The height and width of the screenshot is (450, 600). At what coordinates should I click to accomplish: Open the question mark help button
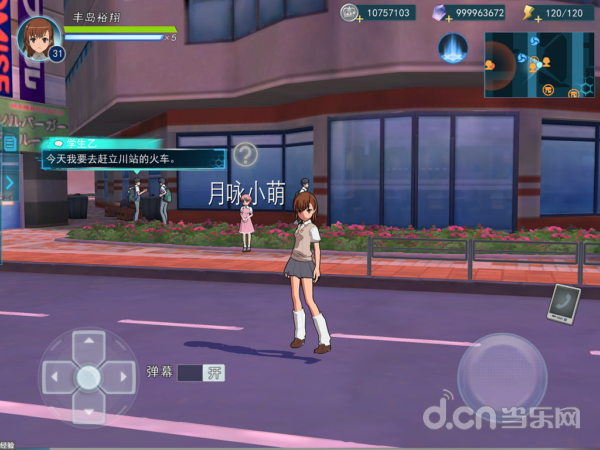[x=246, y=154]
